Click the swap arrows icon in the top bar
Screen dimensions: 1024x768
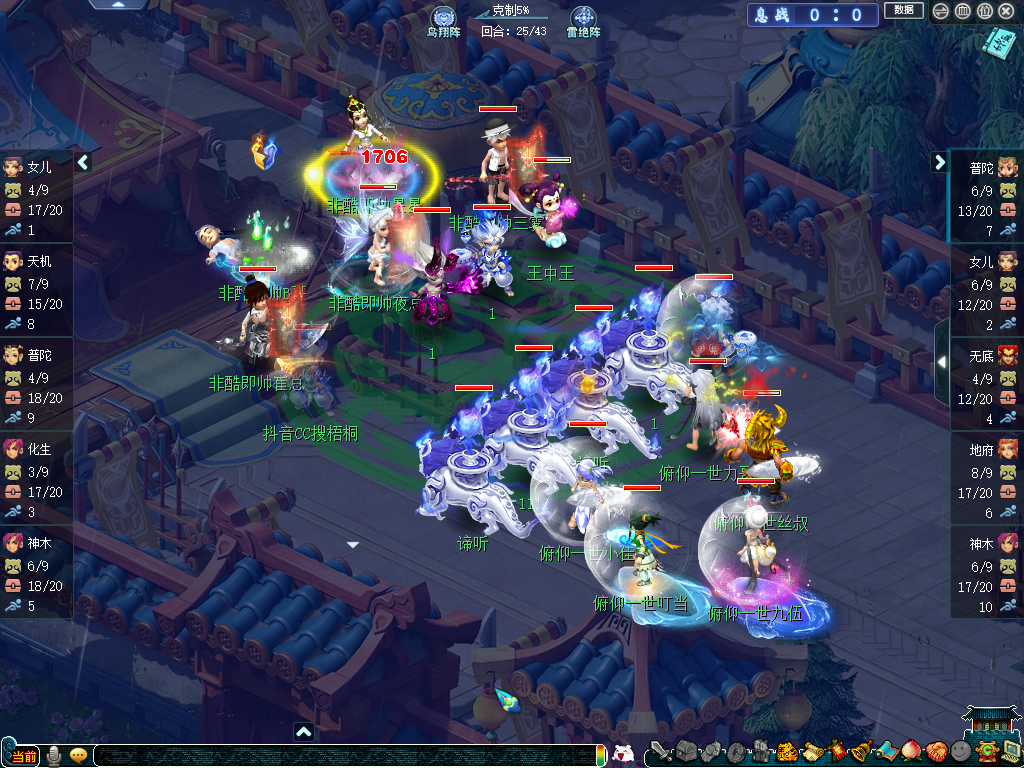(x=940, y=11)
